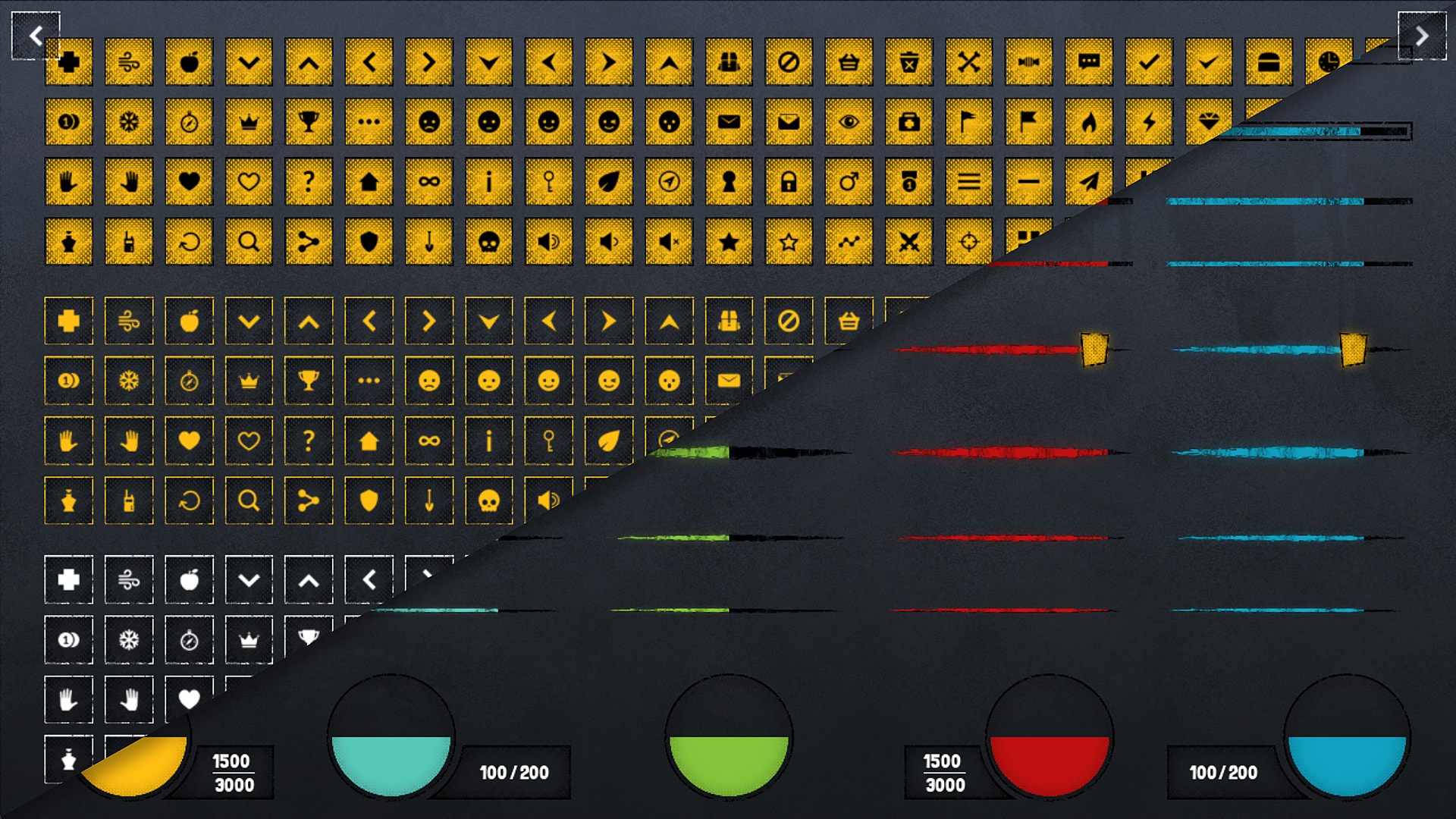Toggle the eye visibility icon
The image size is (1456, 819).
click(x=849, y=121)
